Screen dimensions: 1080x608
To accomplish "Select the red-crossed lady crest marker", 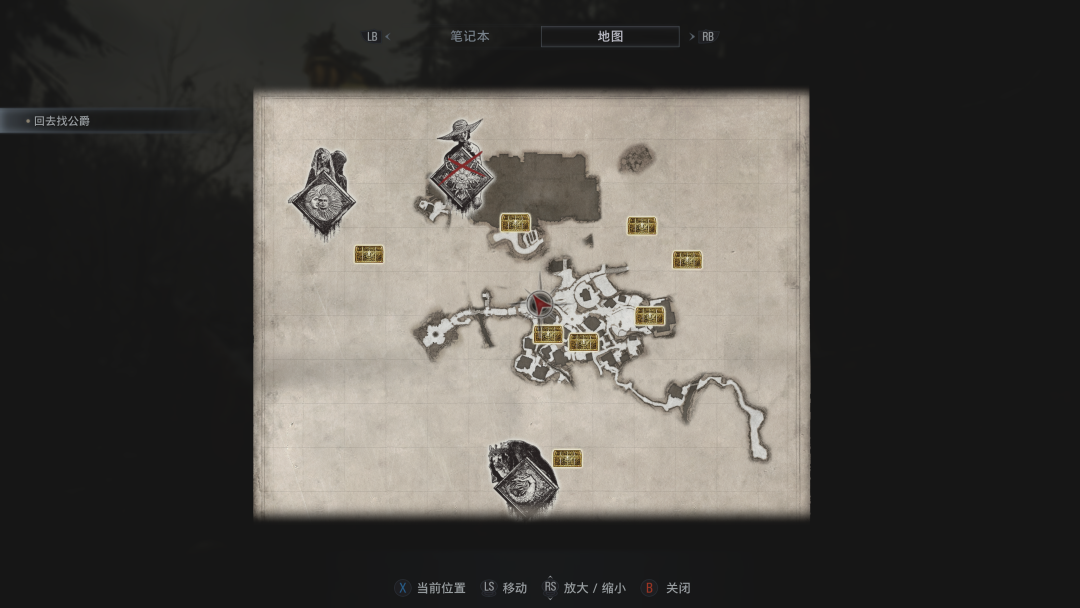I will coord(461,177).
